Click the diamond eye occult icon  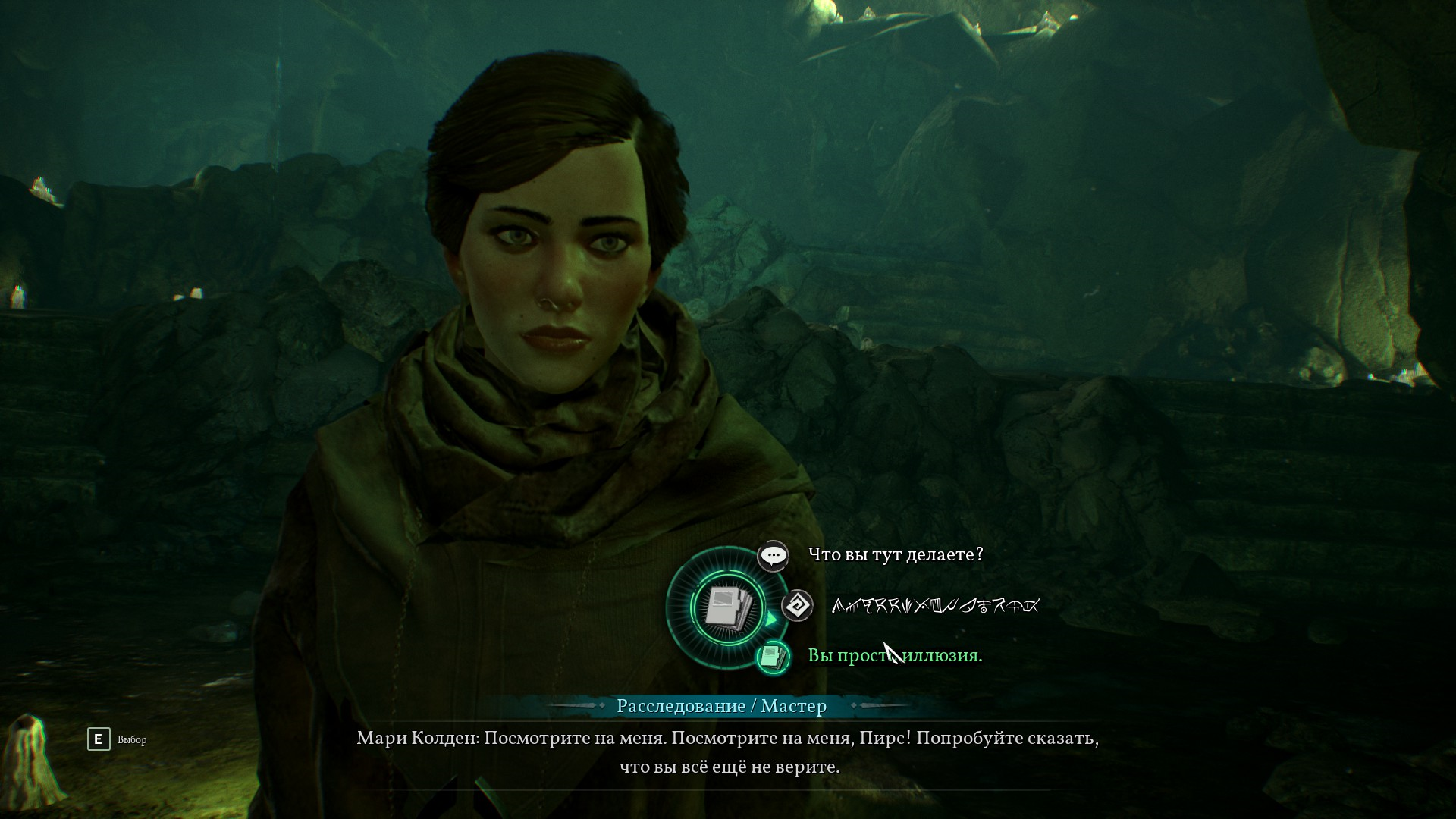797,606
